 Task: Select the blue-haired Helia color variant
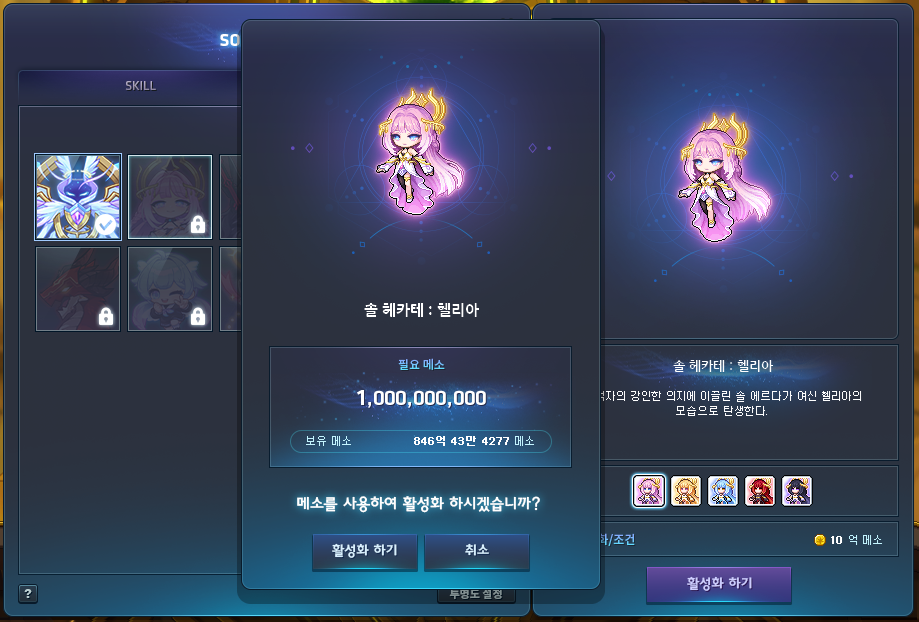pos(723,490)
